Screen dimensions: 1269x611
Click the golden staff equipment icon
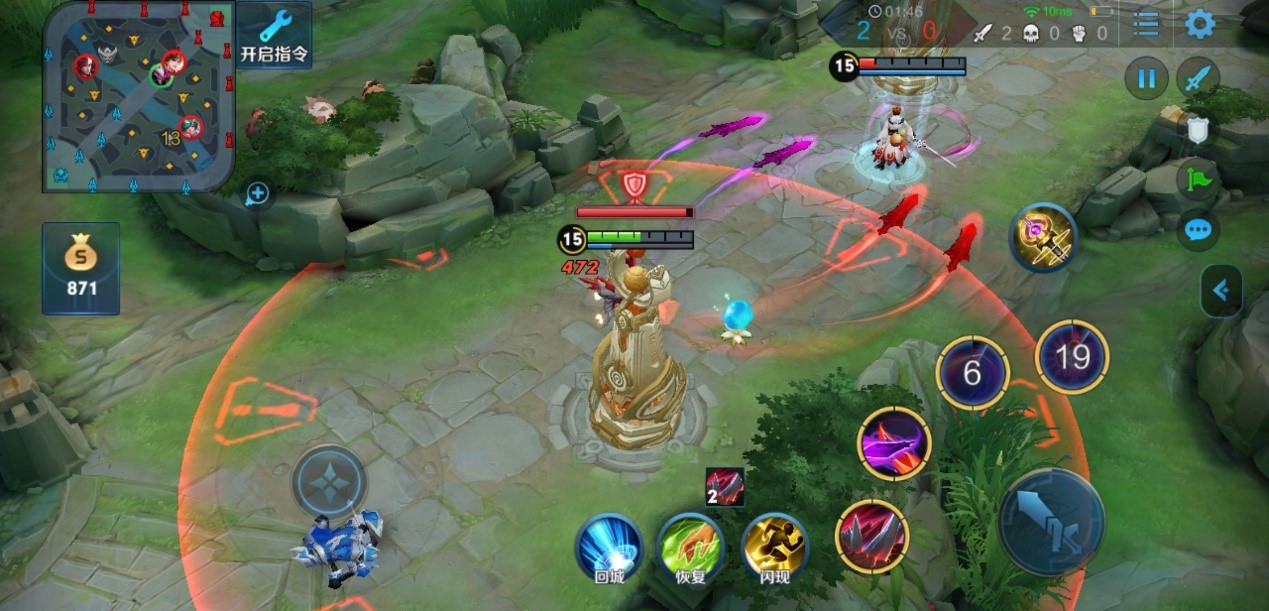tap(1043, 238)
